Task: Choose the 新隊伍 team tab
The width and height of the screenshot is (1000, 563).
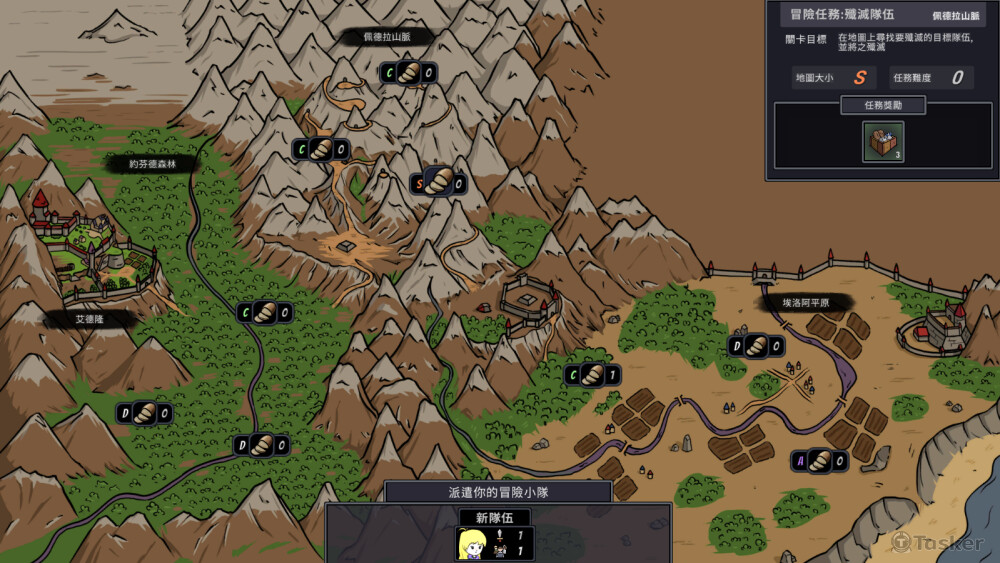Action: (x=495, y=518)
